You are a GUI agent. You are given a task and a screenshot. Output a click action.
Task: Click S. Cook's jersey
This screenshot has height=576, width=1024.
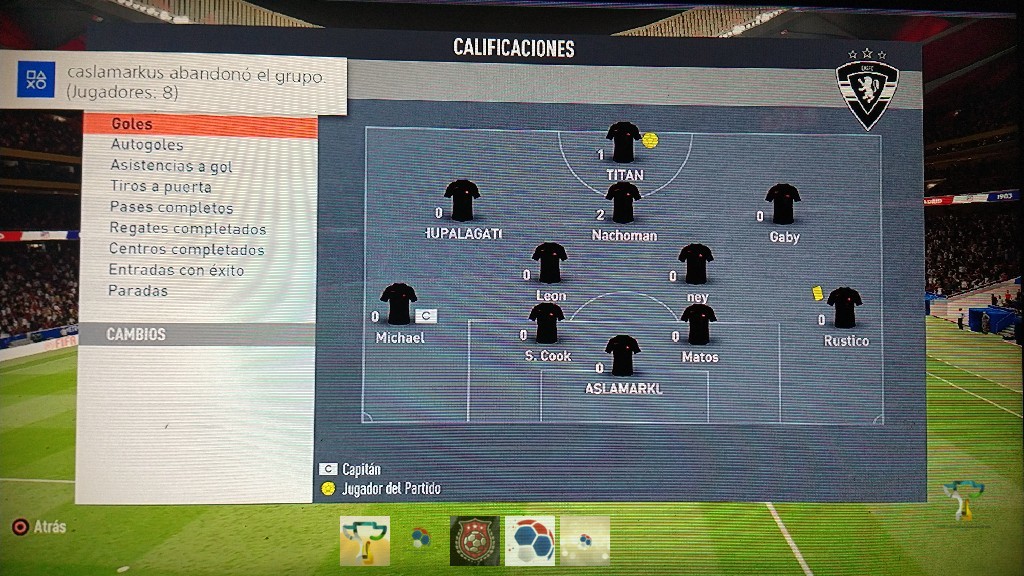547,324
